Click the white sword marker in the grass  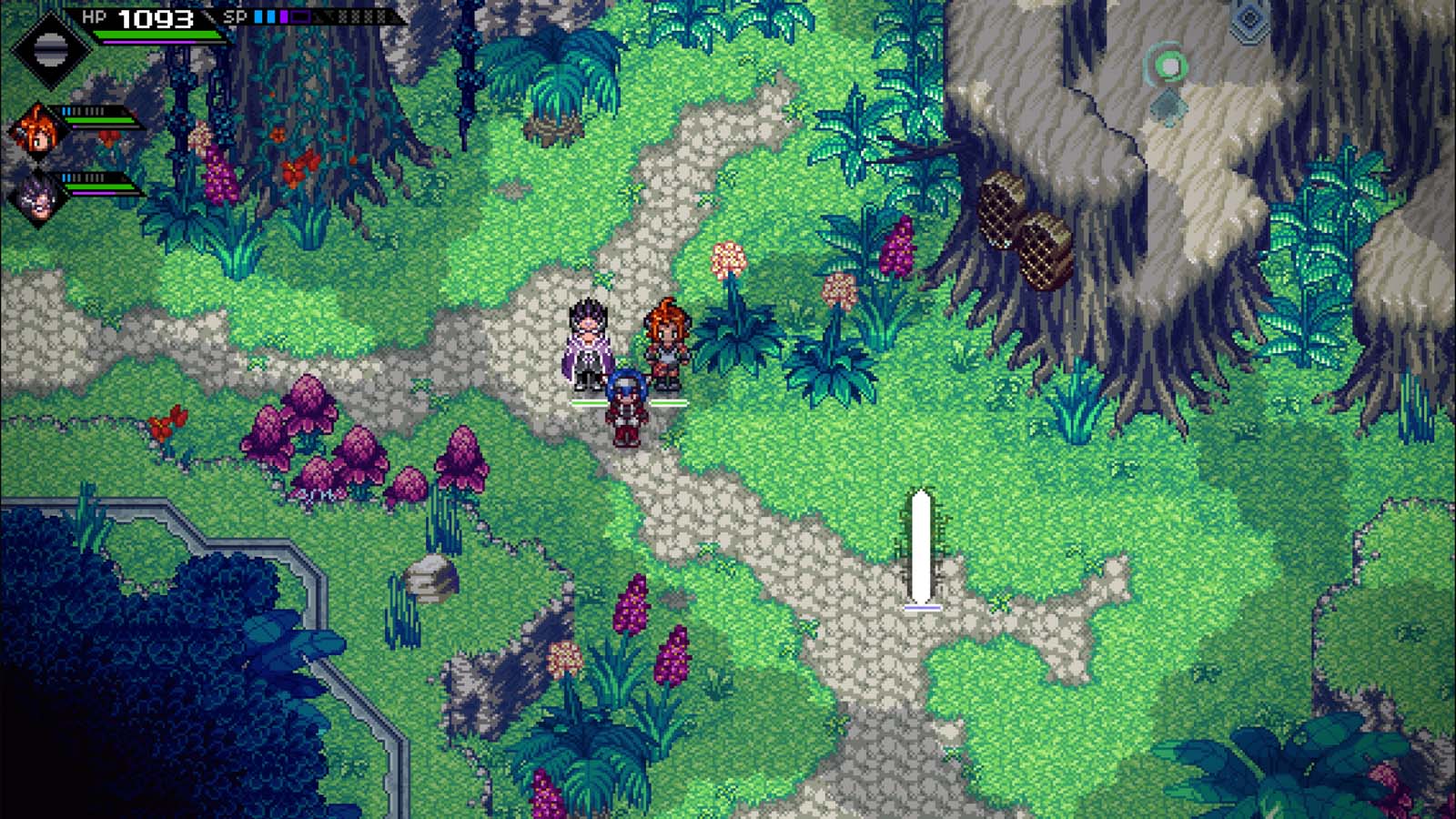tap(921, 546)
